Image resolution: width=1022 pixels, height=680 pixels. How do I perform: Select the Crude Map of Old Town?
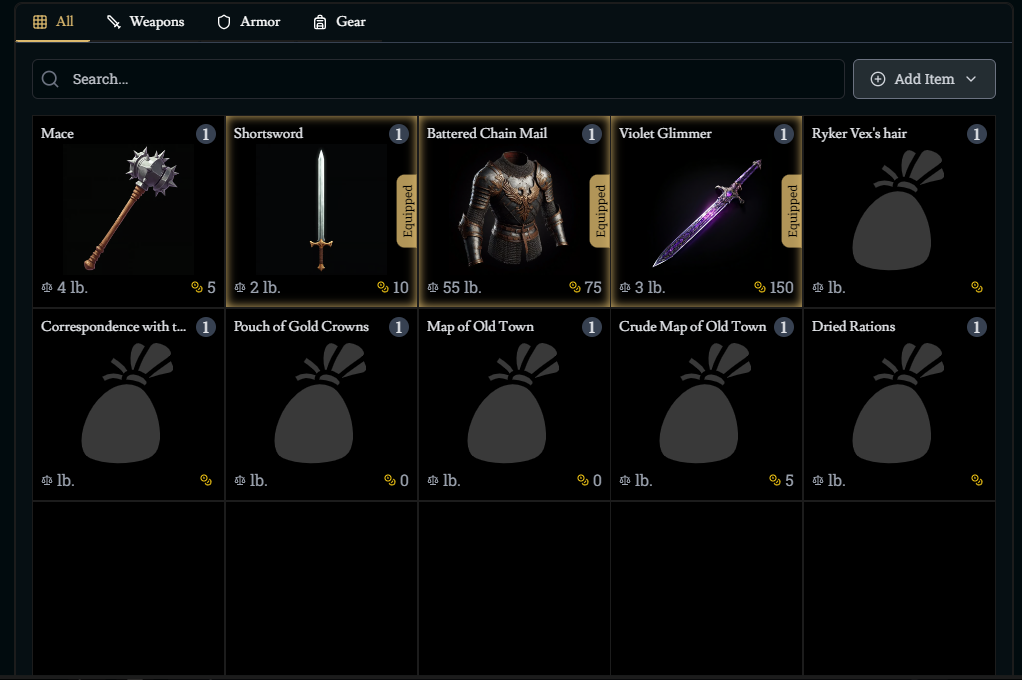(707, 404)
